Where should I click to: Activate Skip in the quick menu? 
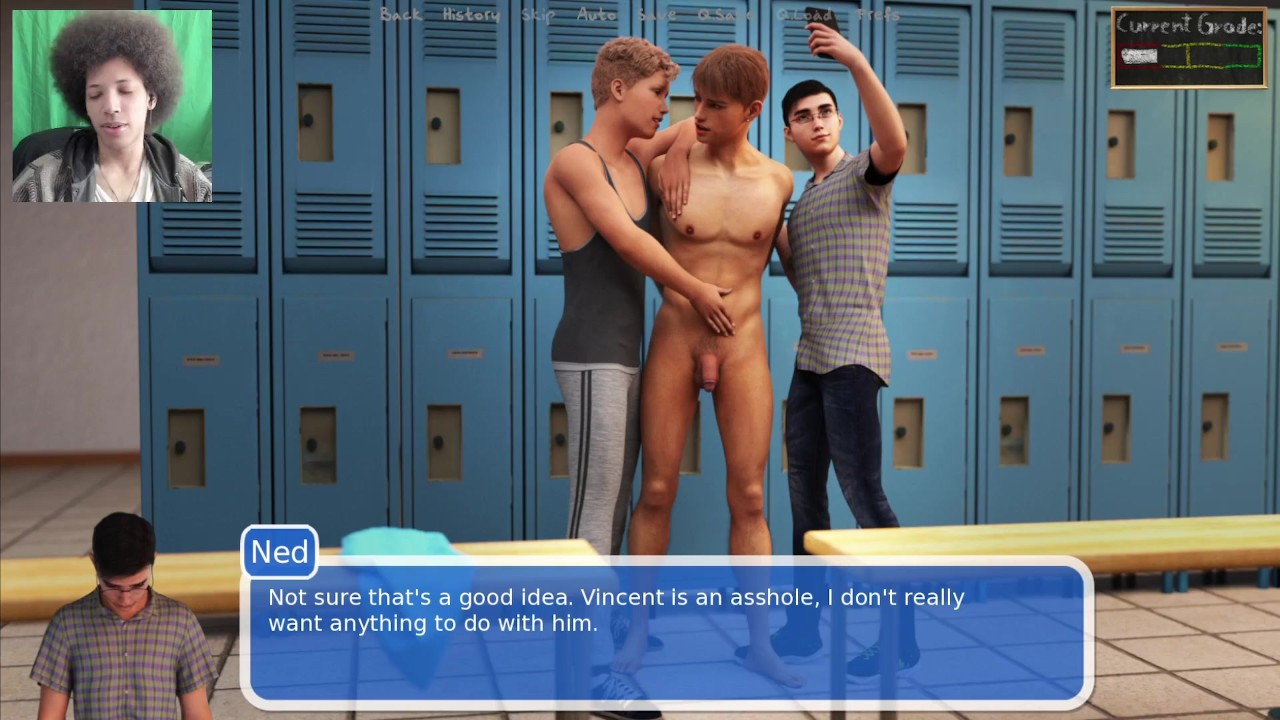538,15
